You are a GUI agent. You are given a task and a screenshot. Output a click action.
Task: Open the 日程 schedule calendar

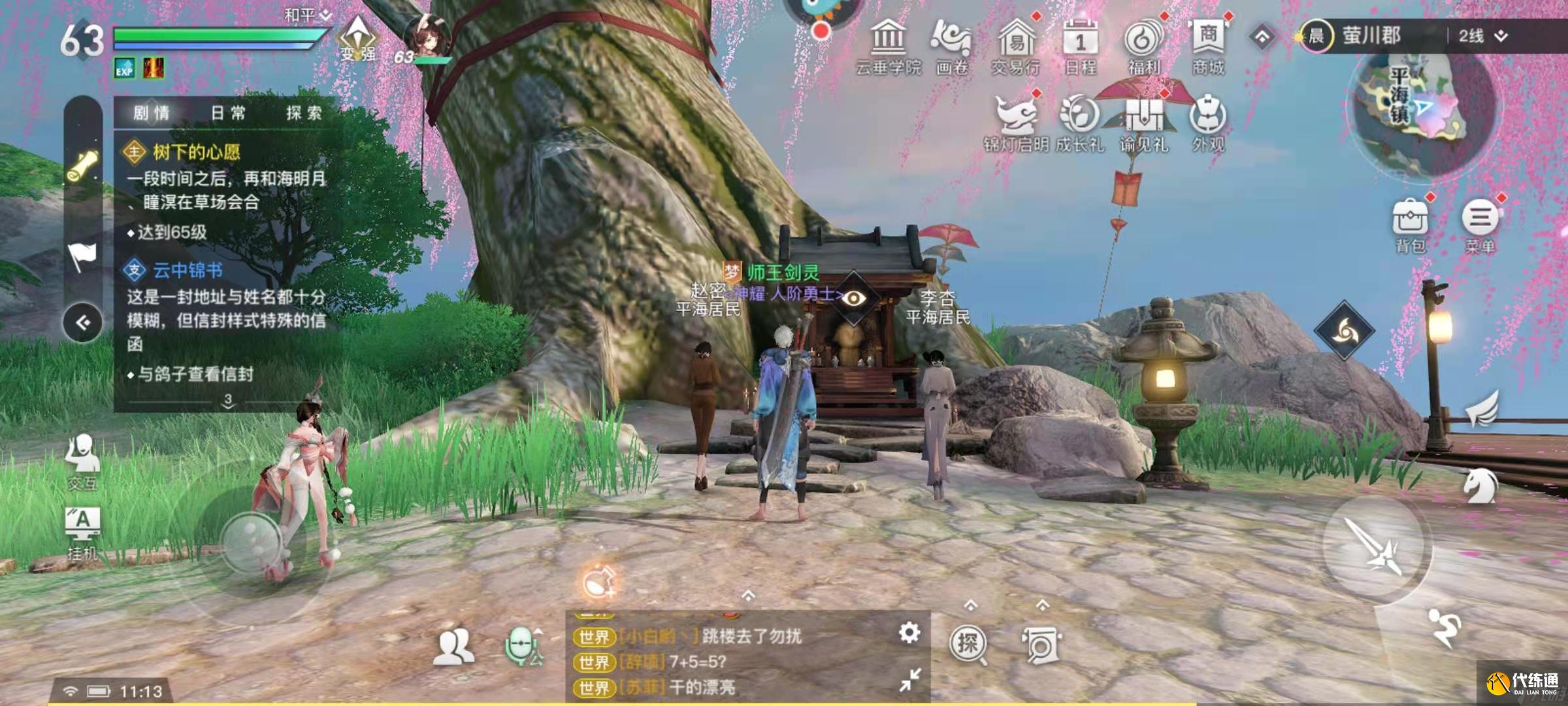[x=1080, y=46]
